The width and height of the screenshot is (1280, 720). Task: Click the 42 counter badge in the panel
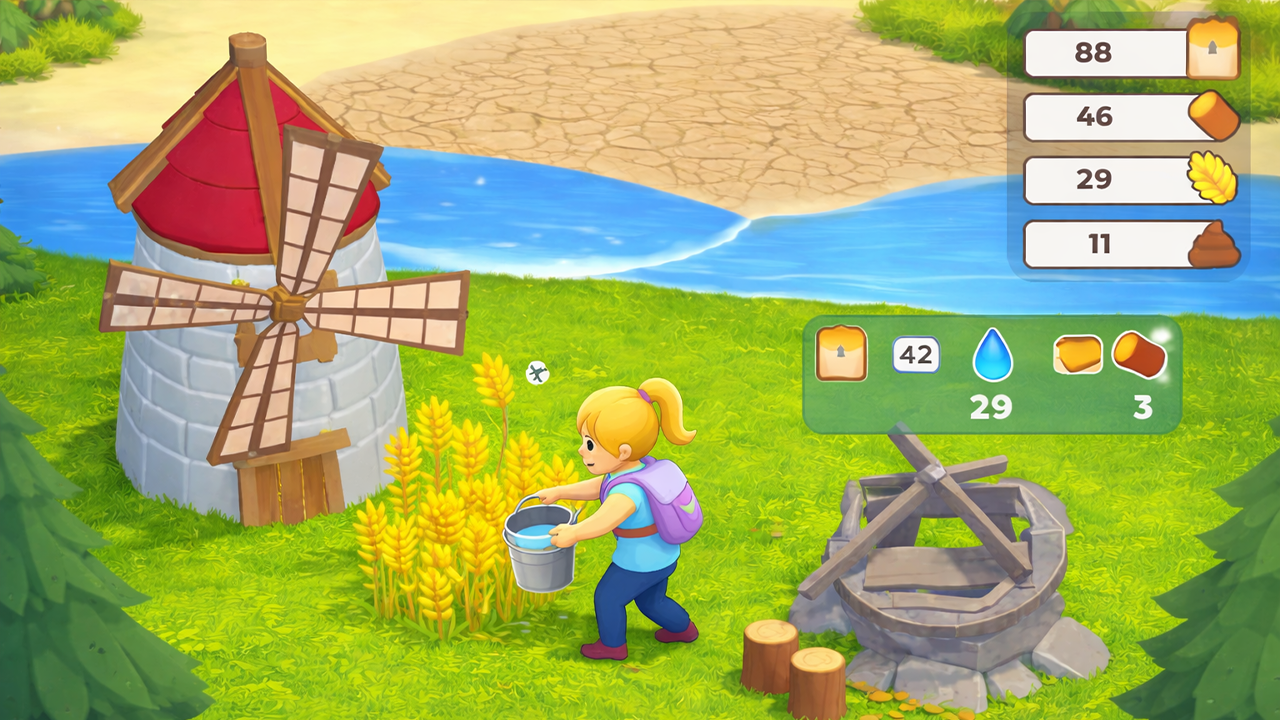point(915,355)
